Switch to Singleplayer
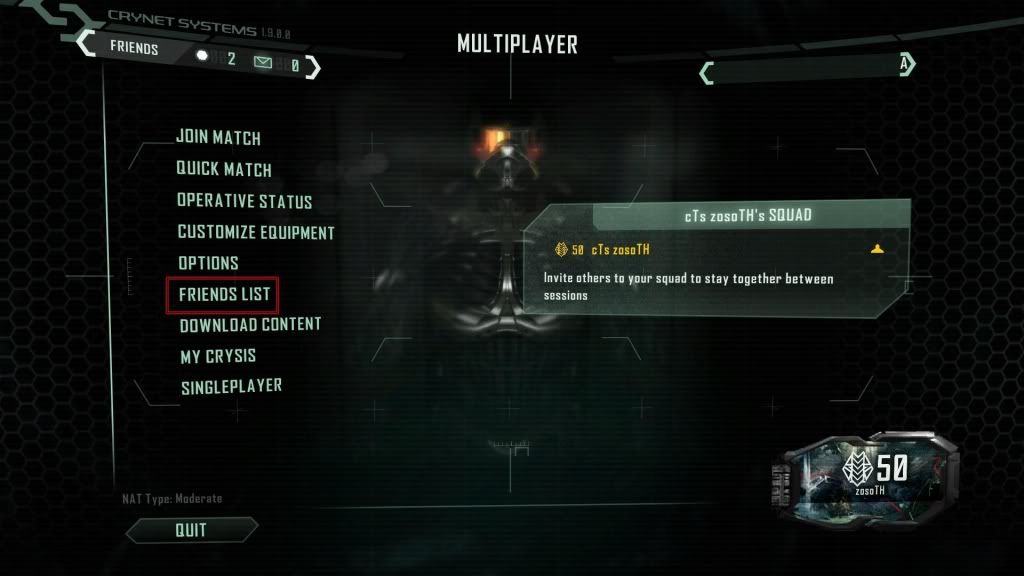This screenshot has height=576, width=1024. pyautogui.click(x=231, y=386)
